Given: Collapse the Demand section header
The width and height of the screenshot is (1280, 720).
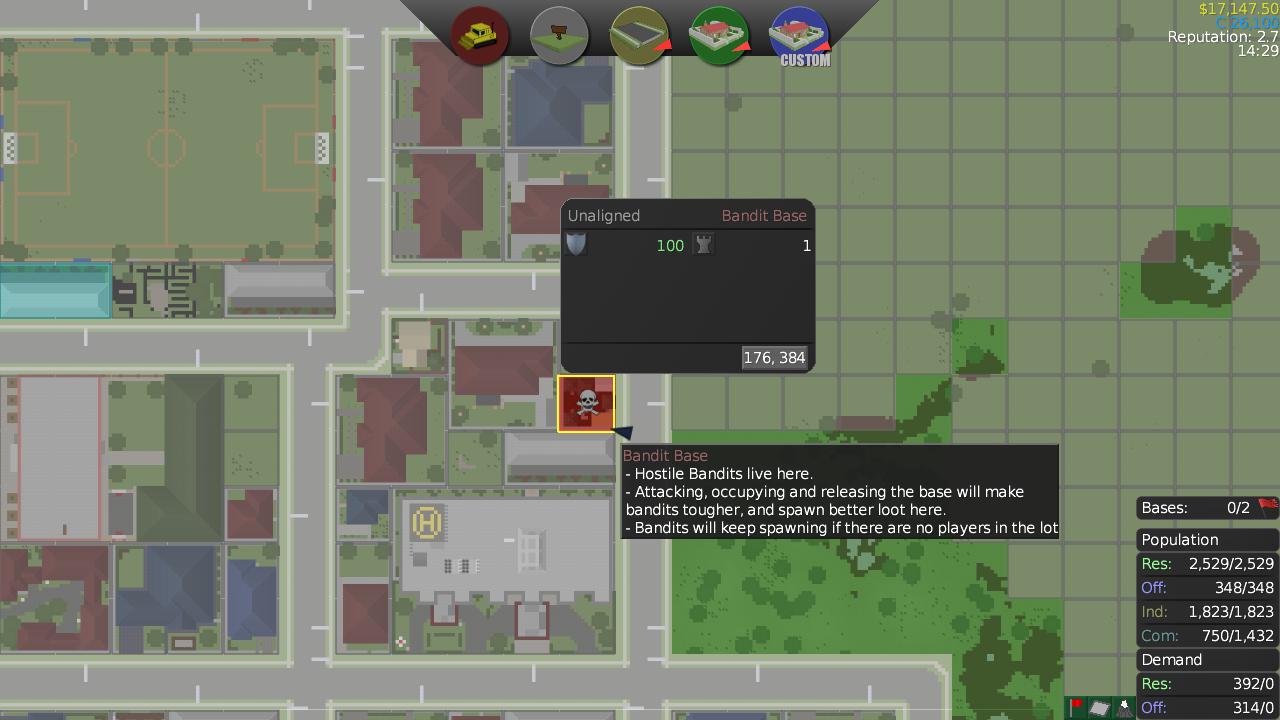Looking at the screenshot, I should [1190, 659].
